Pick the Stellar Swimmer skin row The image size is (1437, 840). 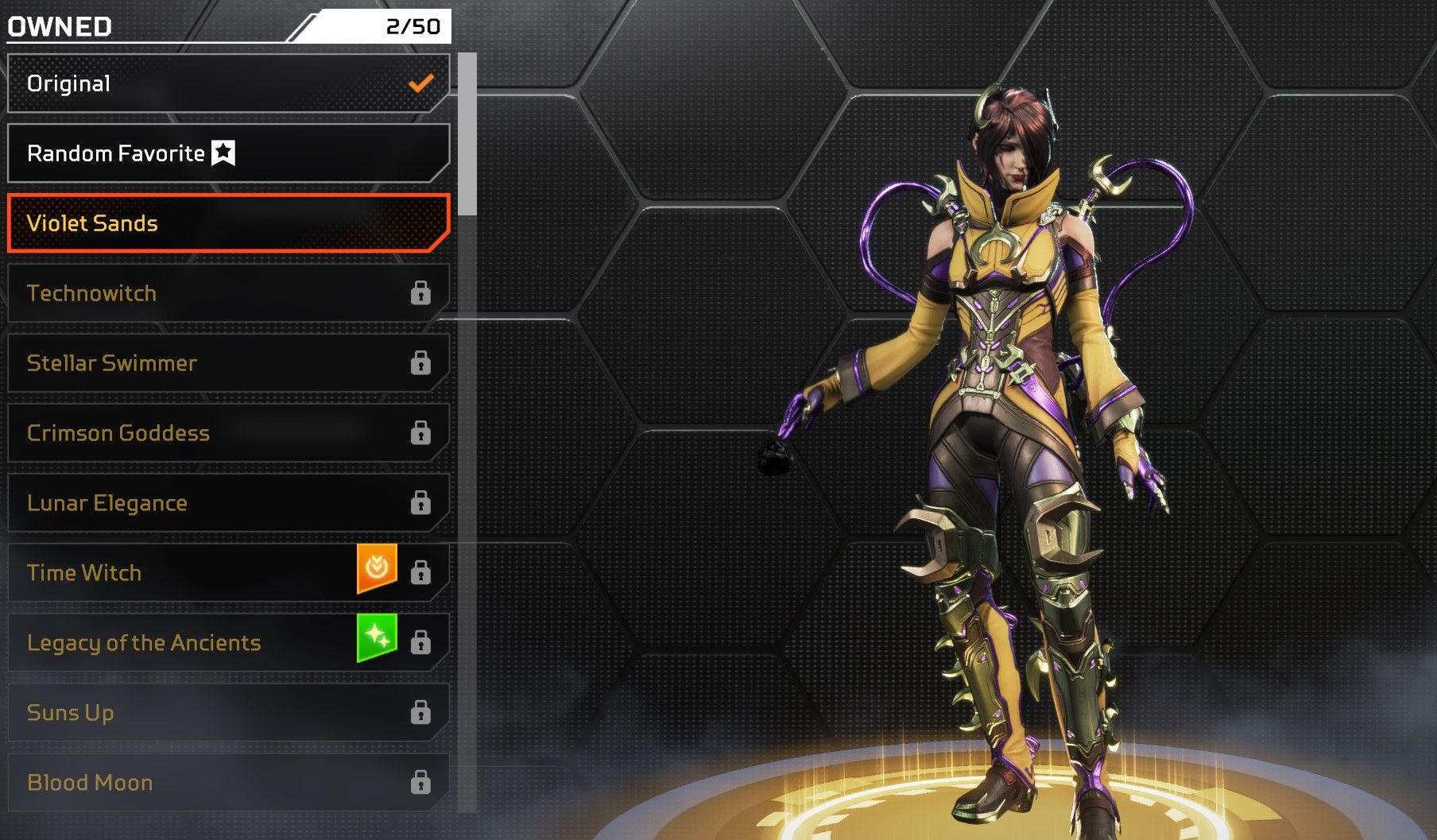pyautogui.click(x=228, y=363)
